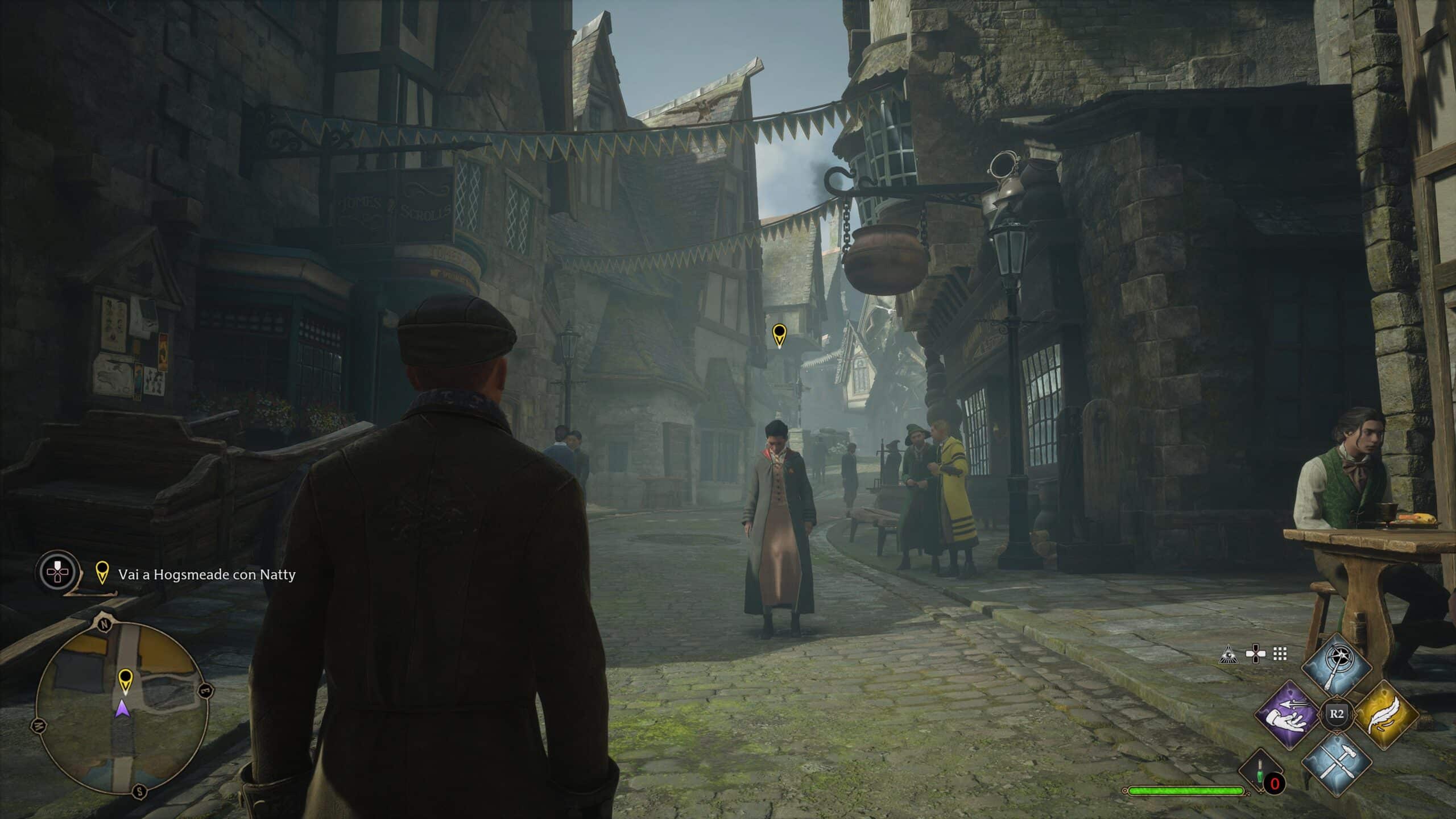Viewport: 1456px width, 819px height.
Task: Use the yellow Levioso feather spell
Action: tap(1386, 714)
